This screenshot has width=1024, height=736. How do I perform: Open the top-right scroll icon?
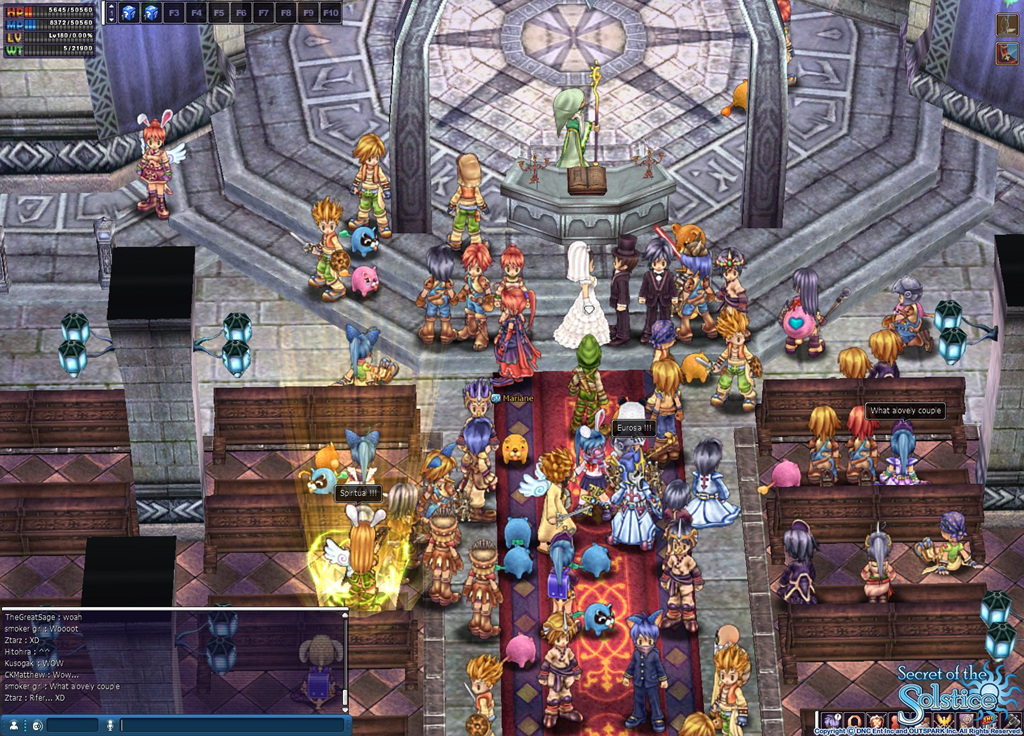1007,25
